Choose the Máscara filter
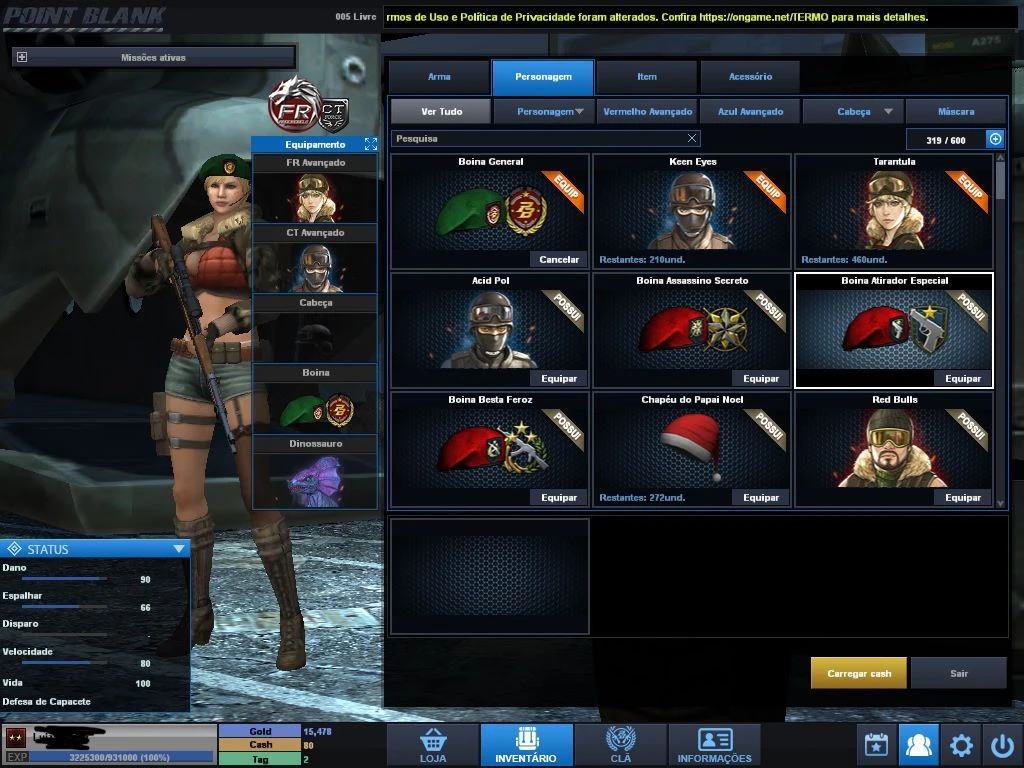Viewport: 1024px width, 768px height. click(x=956, y=112)
